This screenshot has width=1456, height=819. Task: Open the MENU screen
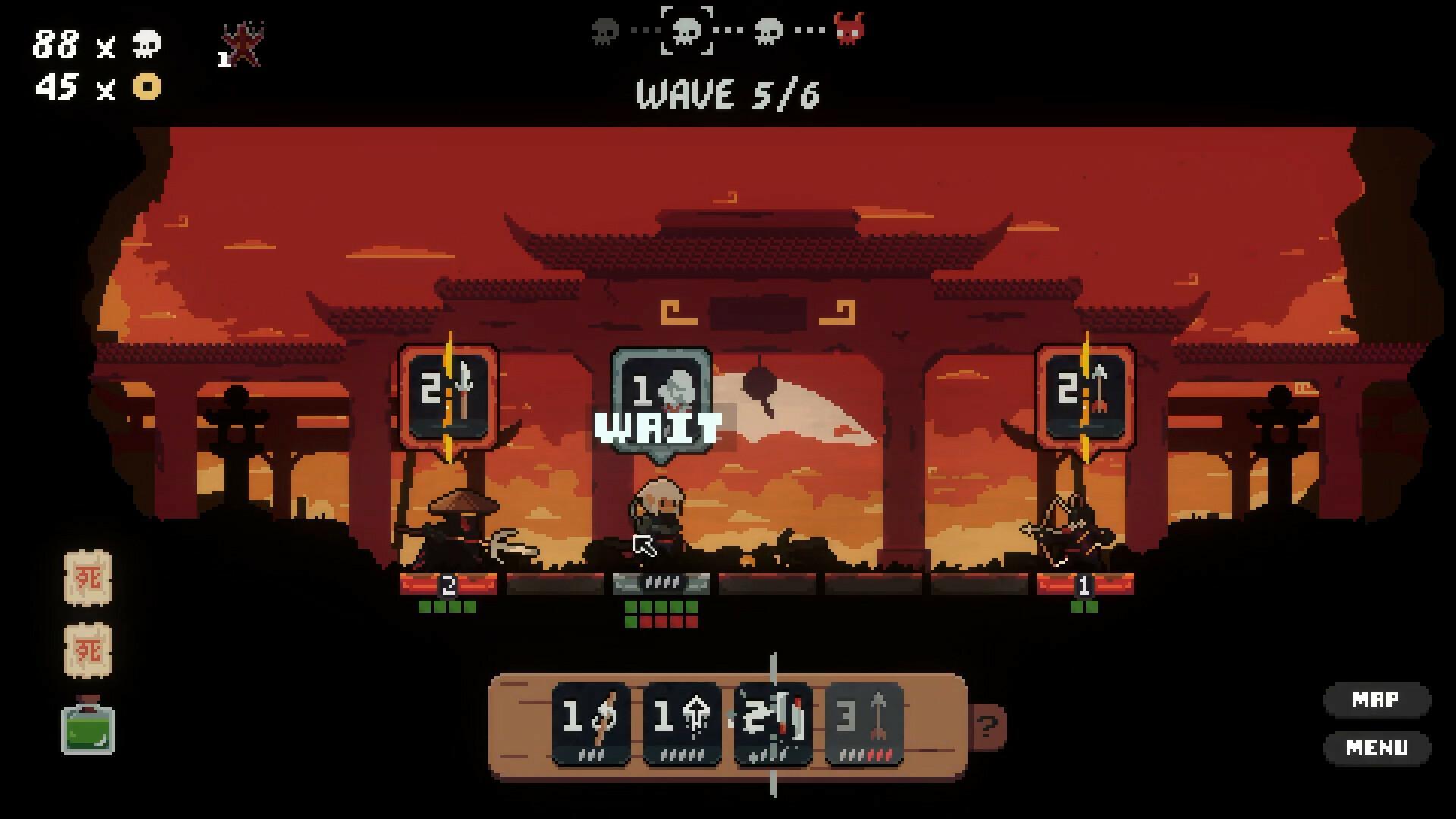click(1377, 746)
